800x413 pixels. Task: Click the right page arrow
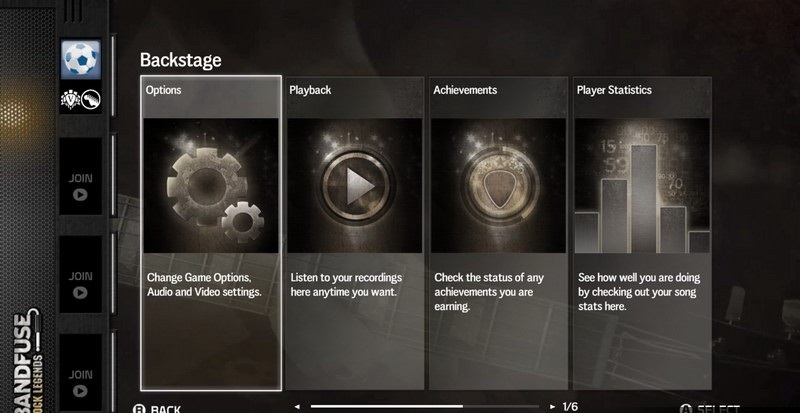554,407
